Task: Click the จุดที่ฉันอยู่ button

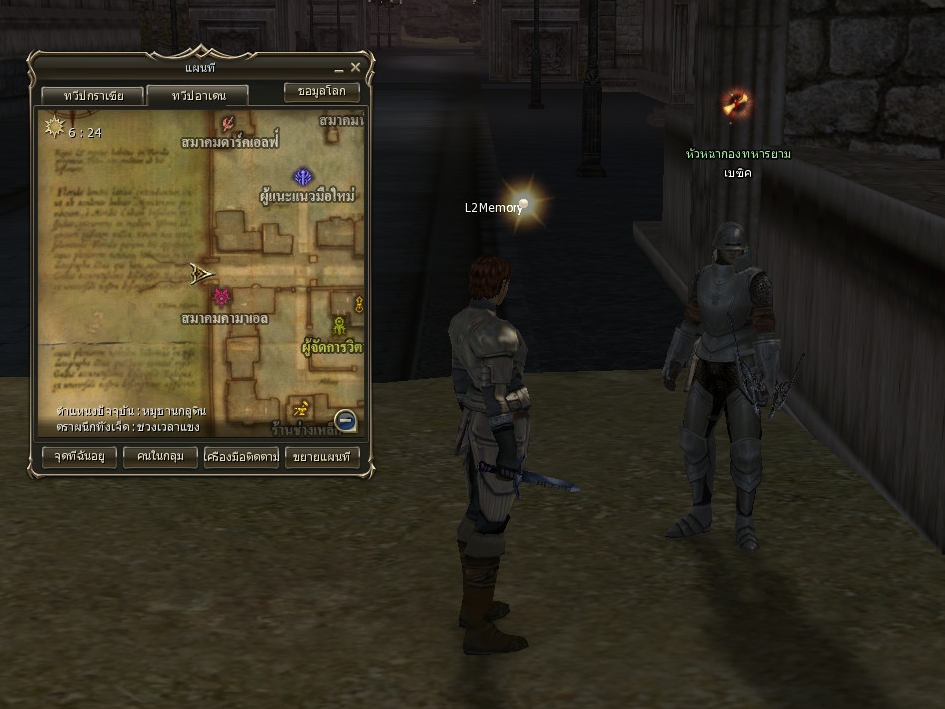Action: [79, 457]
